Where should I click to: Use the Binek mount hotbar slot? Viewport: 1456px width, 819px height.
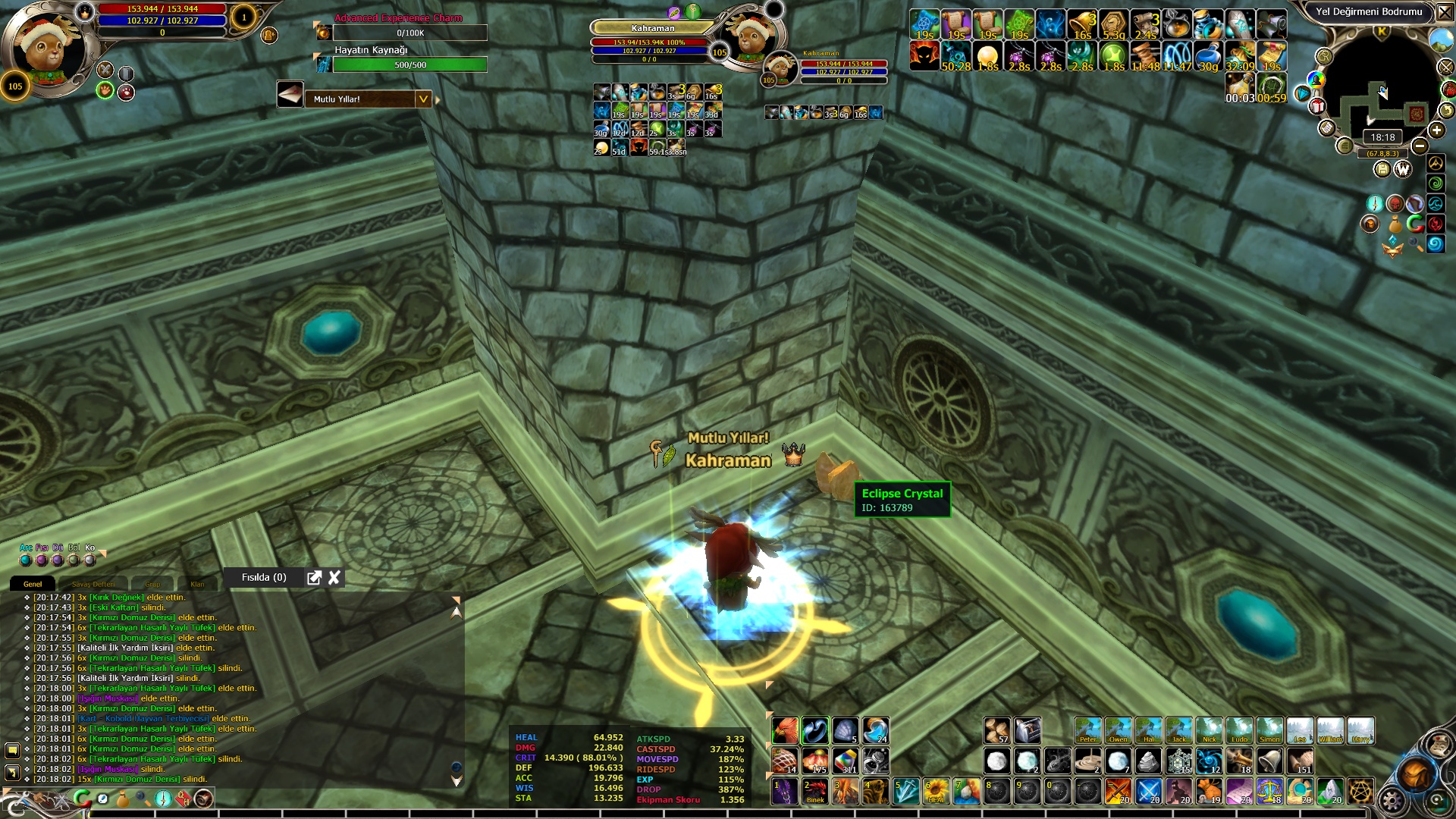pyautogui.click(x=815, y=791)
